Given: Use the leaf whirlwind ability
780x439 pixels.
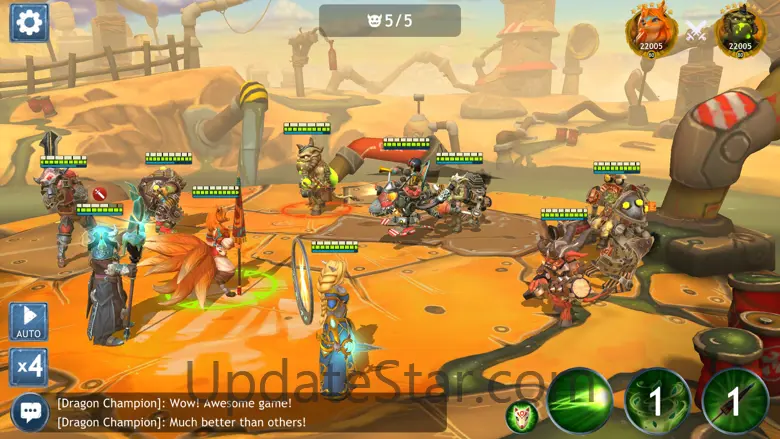Looking at the screenshot, I should (657, 401).
